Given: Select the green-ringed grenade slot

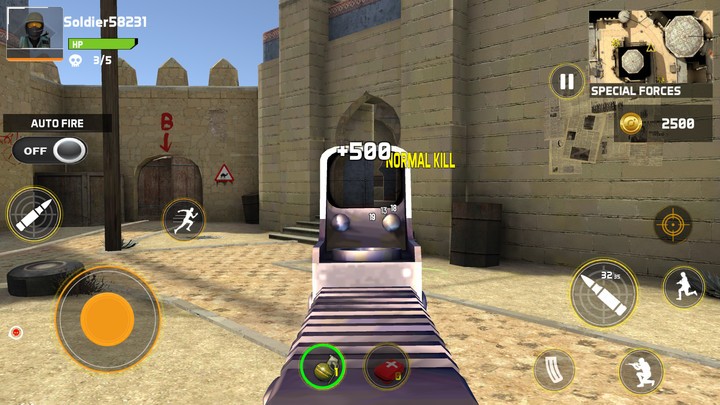Looking at the screenshot, I should coord(323,367).
